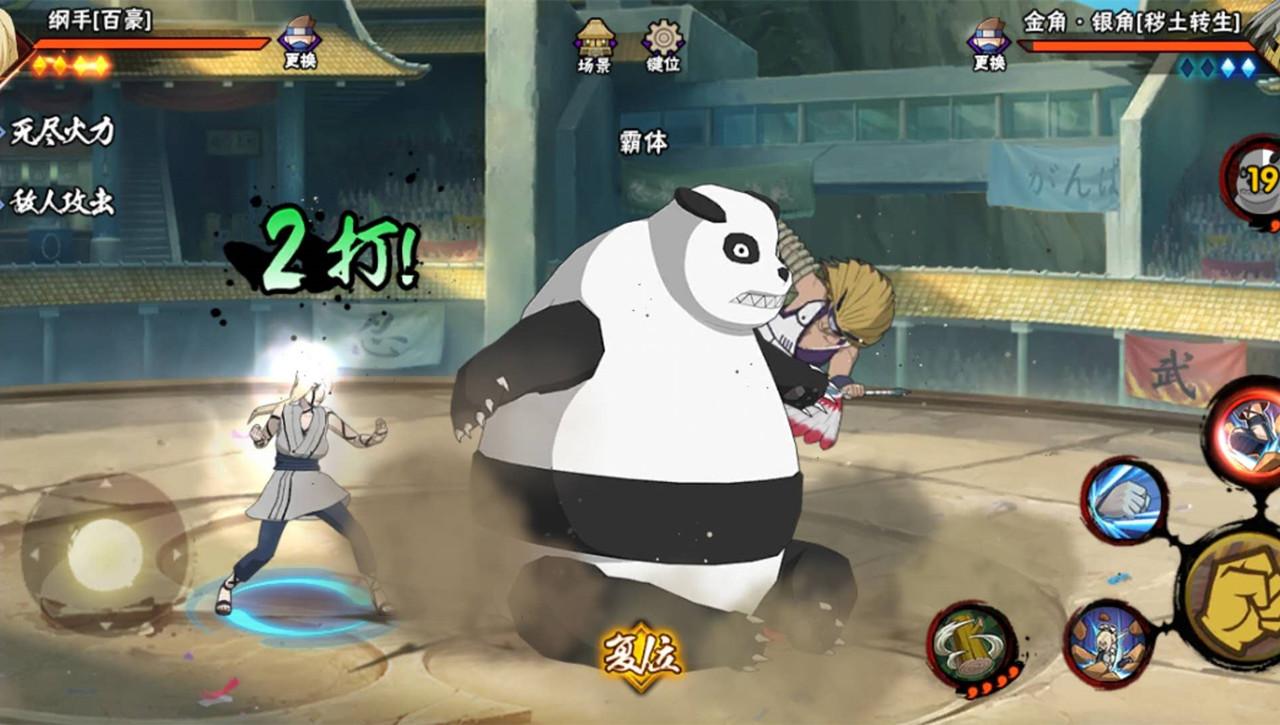Toggle the 无尽火力 option
Screen dimensions: 1280x725
click(62, 131)
